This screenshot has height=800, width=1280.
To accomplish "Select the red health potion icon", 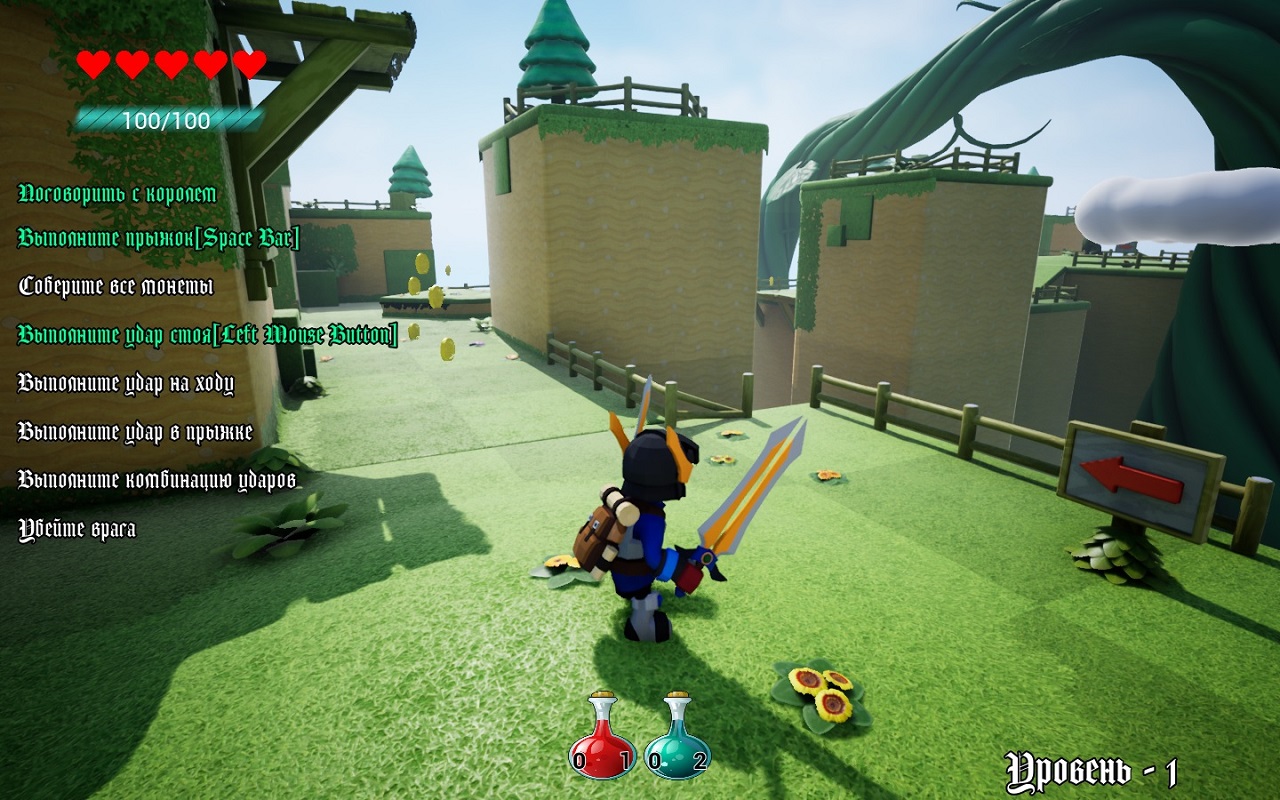I will (x=601, y=738).
